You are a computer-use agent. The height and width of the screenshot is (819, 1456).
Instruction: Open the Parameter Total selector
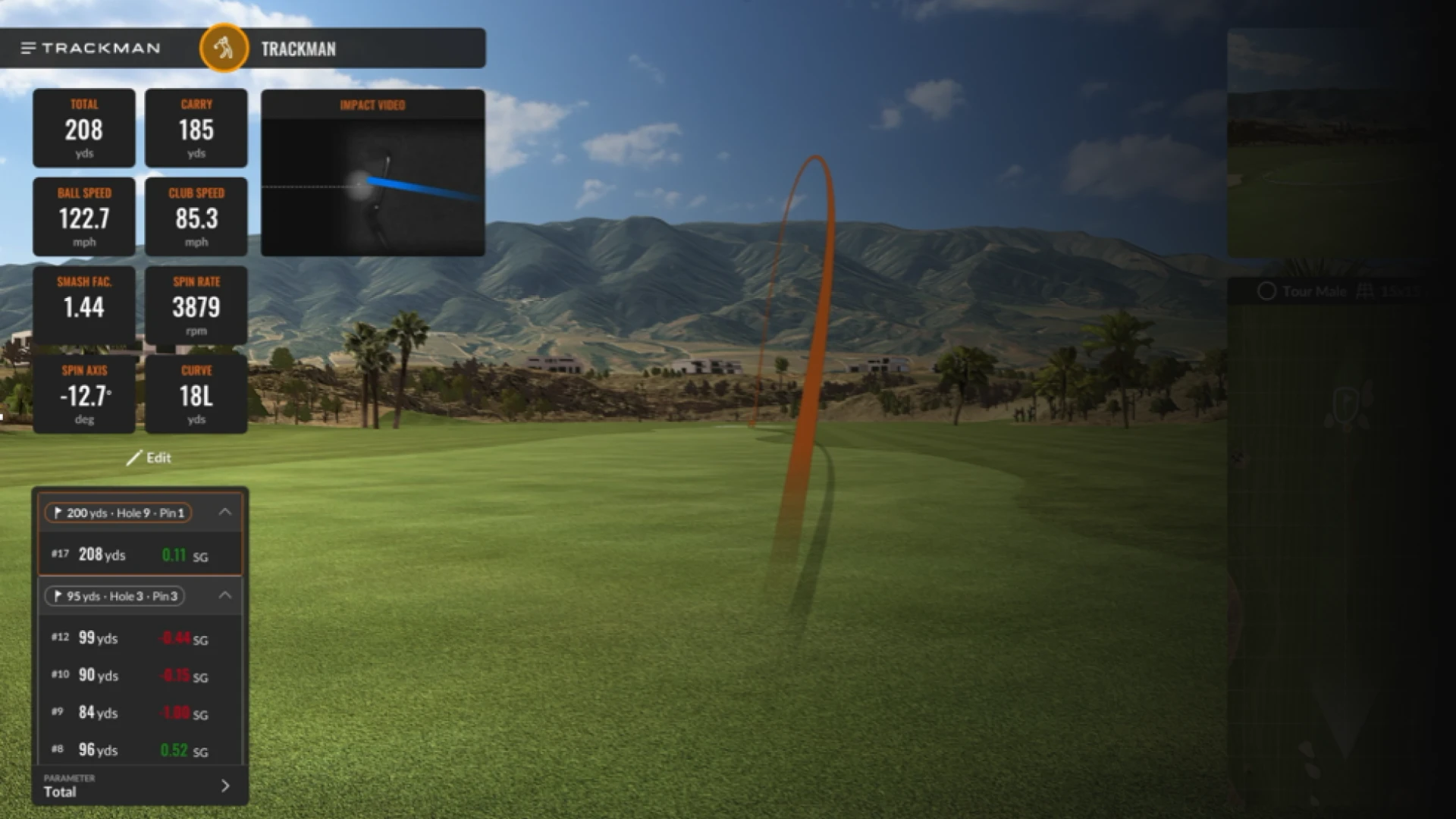tap(139, 786)
